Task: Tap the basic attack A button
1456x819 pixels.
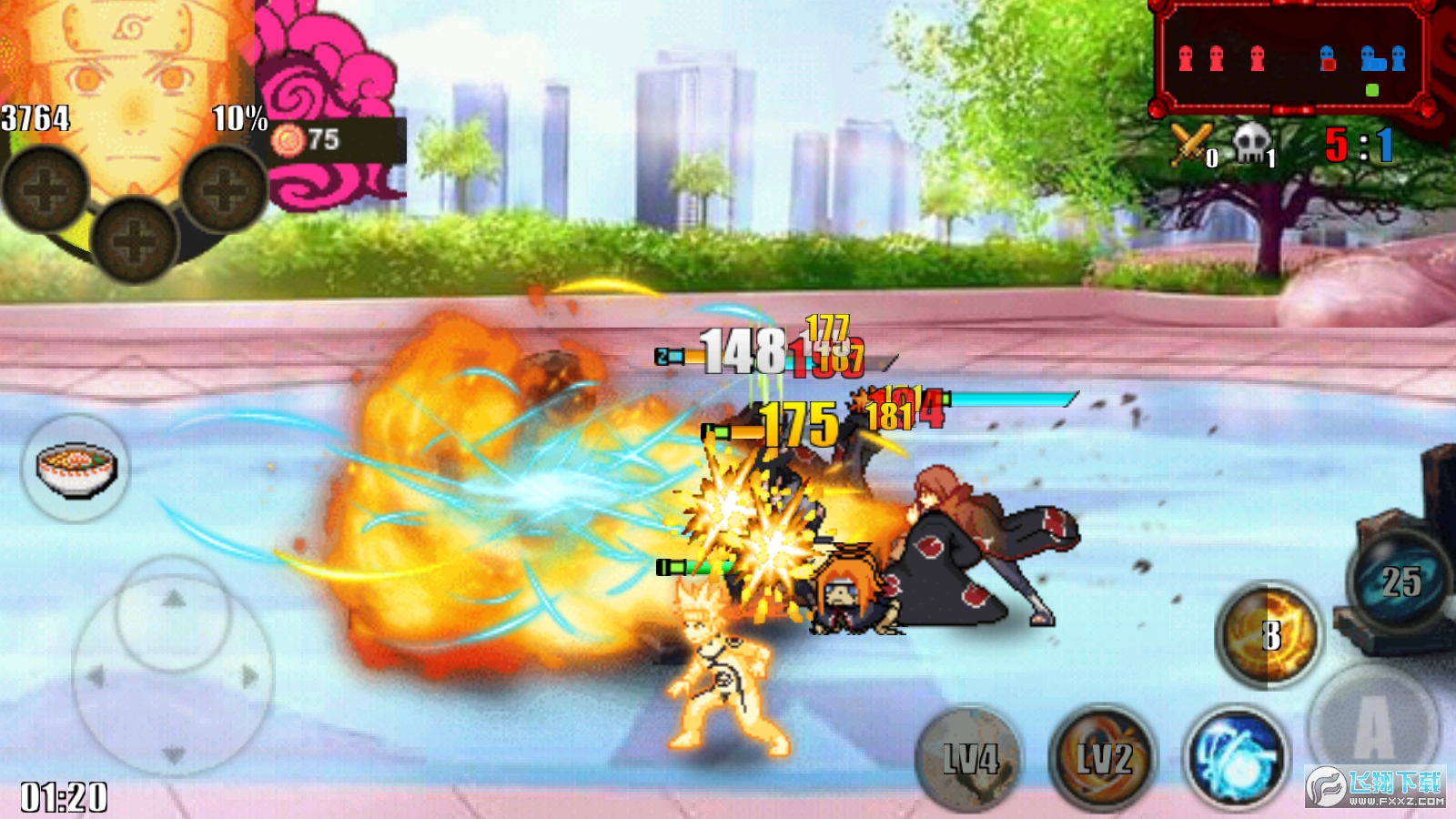Action: pyautogui.click(x=1373, y=725)
